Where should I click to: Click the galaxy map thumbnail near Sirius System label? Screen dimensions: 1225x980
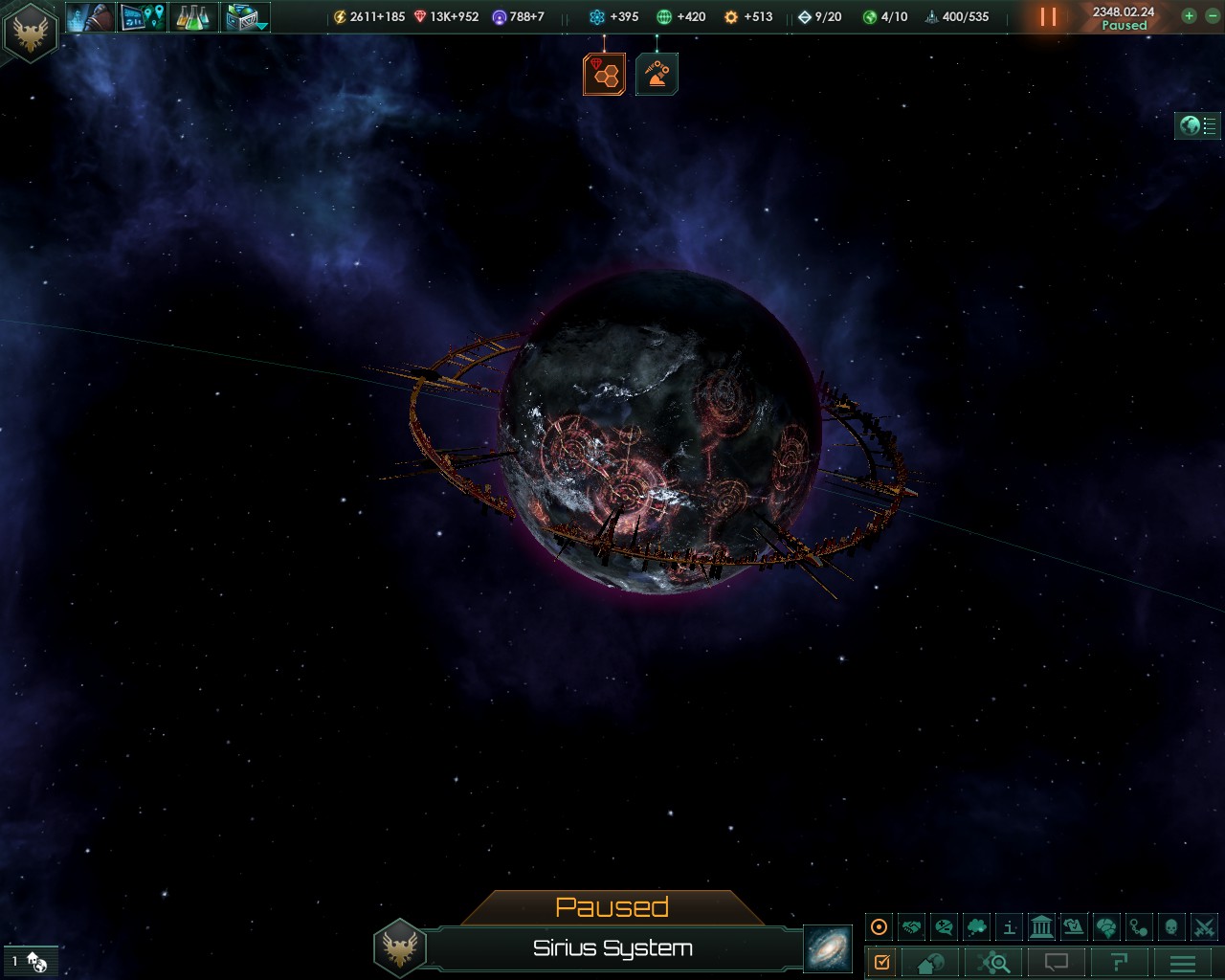click(x=829, y=948)
